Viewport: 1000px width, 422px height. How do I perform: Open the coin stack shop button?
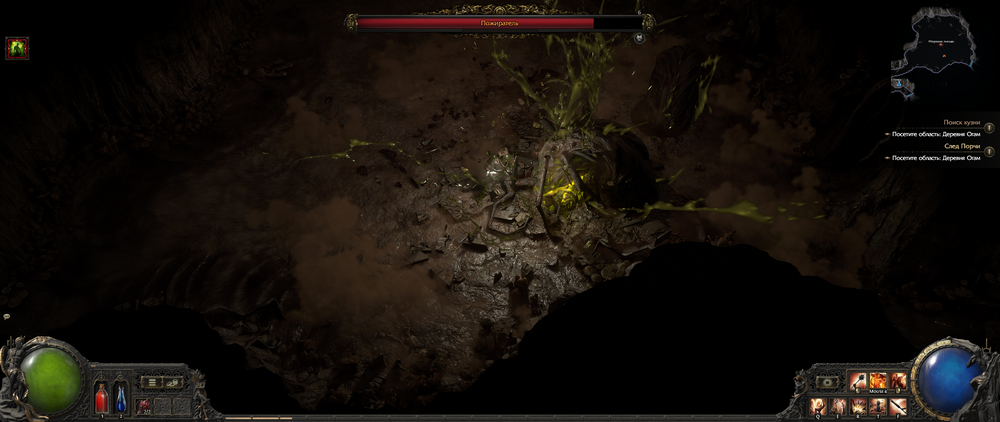click(x=172, y=382)
